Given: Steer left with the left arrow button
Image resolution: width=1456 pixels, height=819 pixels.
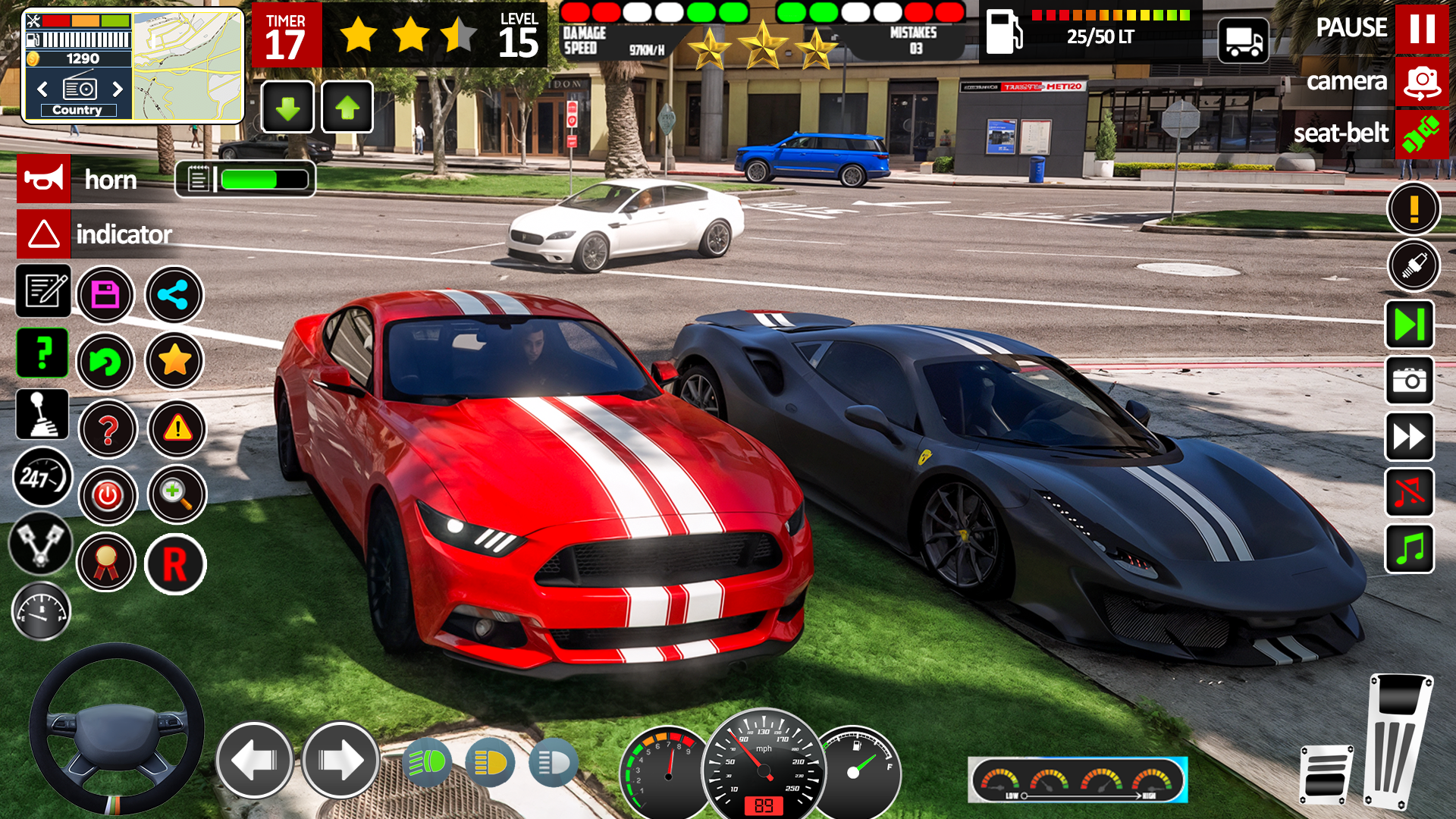Looking at the screenshot, I should coord(255,760).
